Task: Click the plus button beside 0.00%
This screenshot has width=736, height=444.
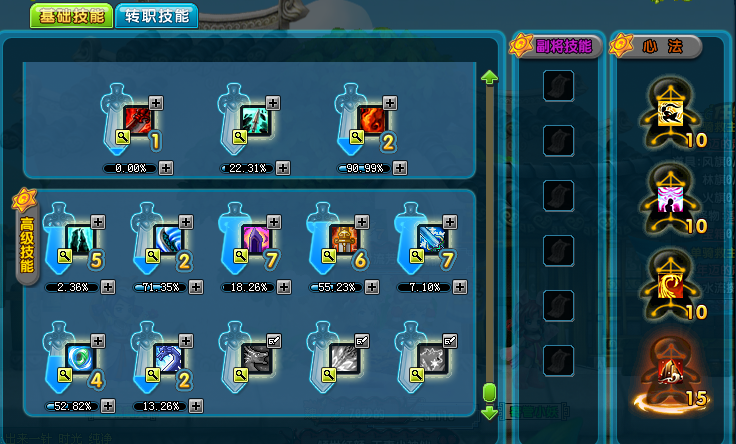Action: [x=166, y=168]
